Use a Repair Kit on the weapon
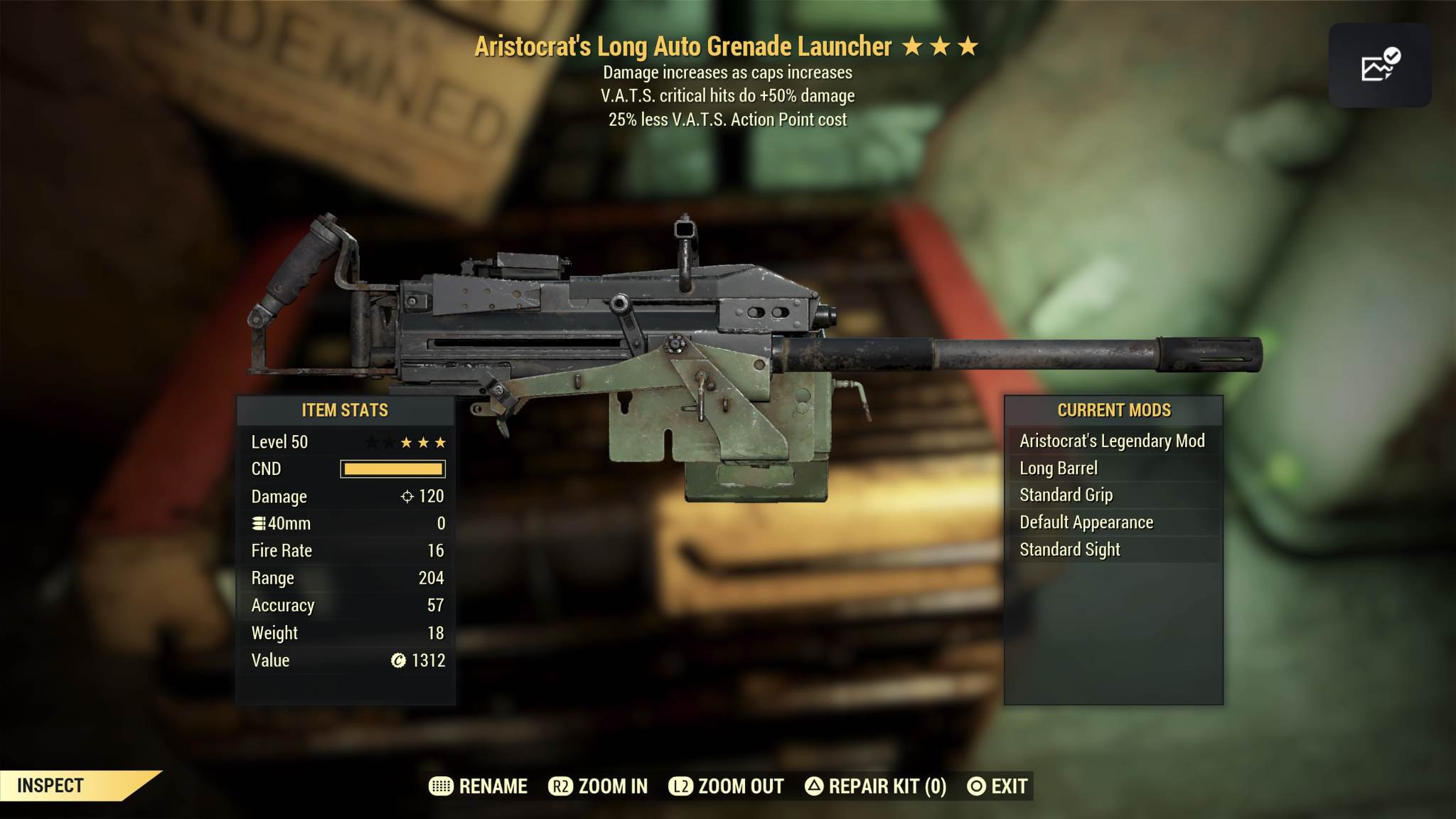1456x819 pixels. pos(875,786)
